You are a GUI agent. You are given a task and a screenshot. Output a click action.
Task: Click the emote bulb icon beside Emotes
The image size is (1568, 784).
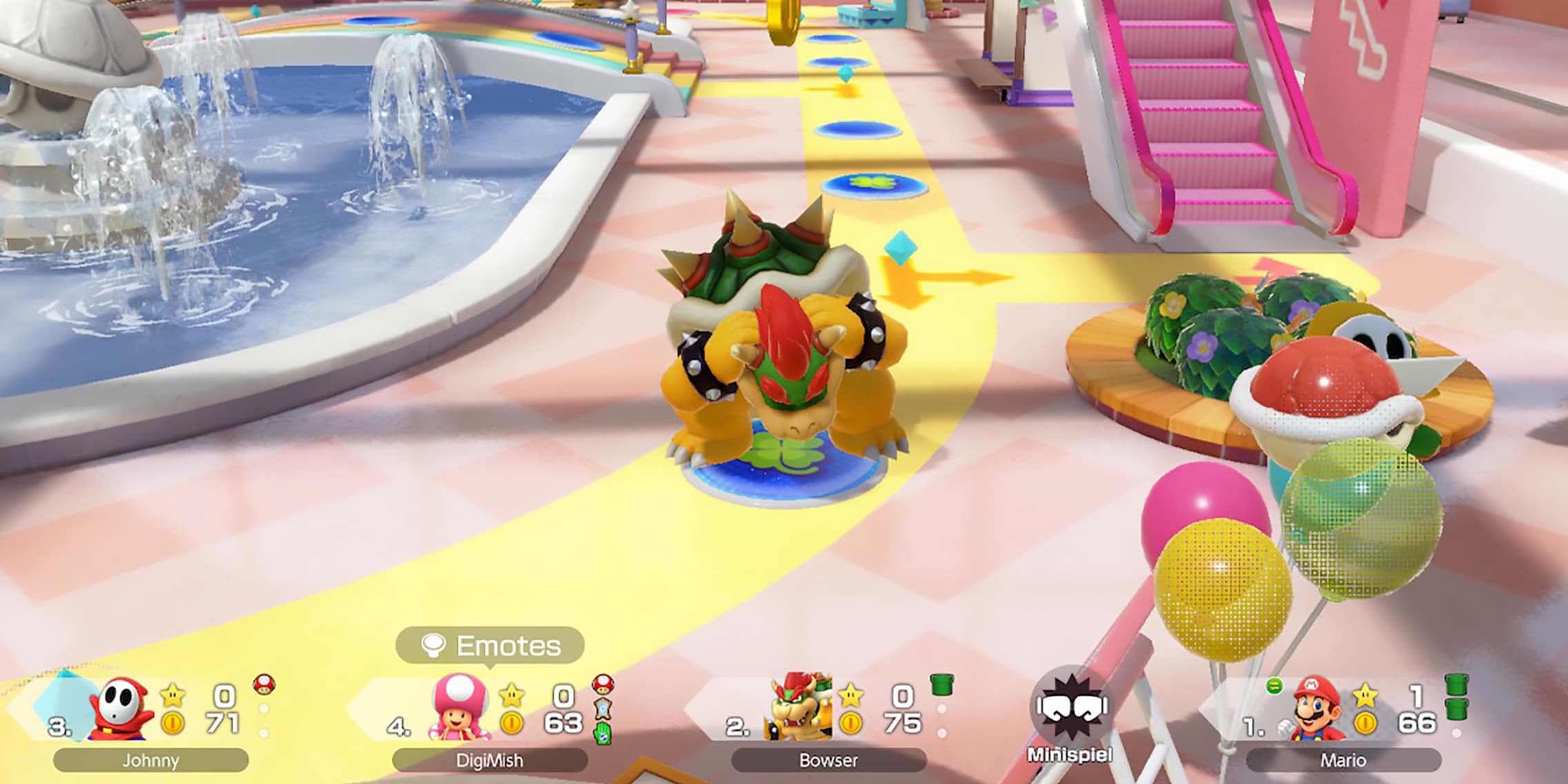(x=433, y=645)
